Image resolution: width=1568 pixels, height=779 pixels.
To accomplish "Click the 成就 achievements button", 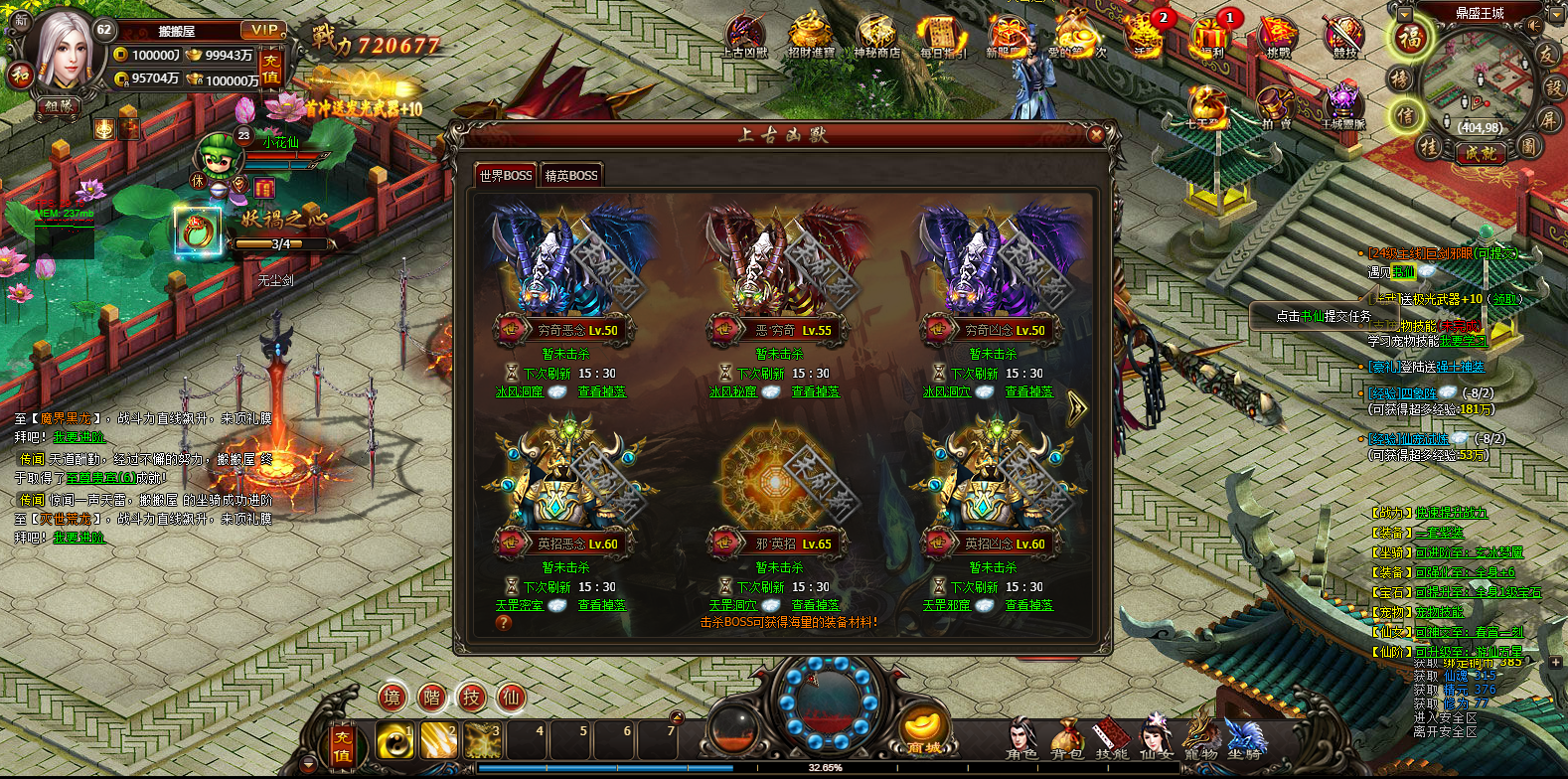I will [x=1481, y=153].
